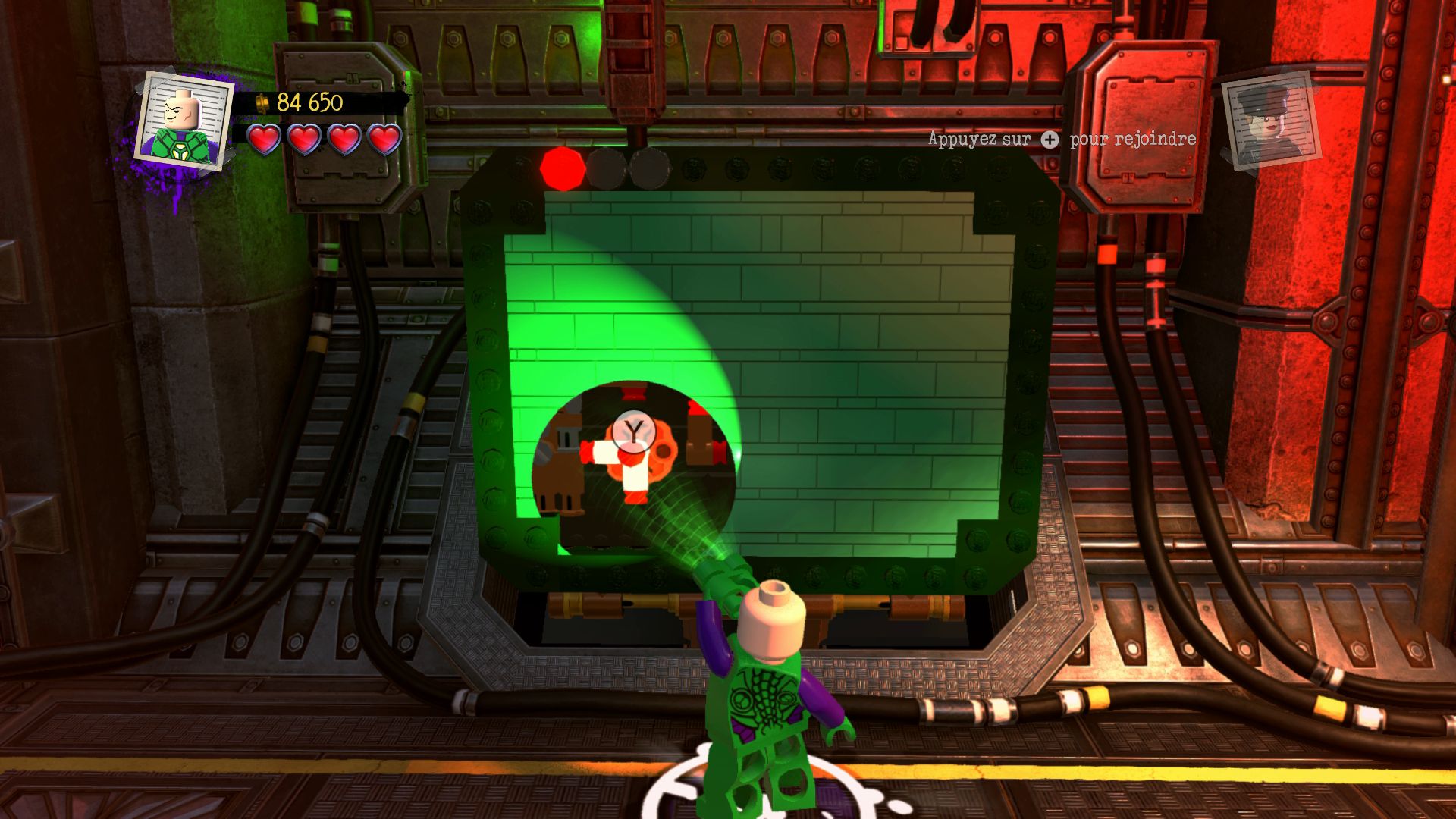This screenshot has height=819, width=1456.
Task: Click the 'Appuyez sur pour rejoindre' text
Action: tap(1062, 140)
